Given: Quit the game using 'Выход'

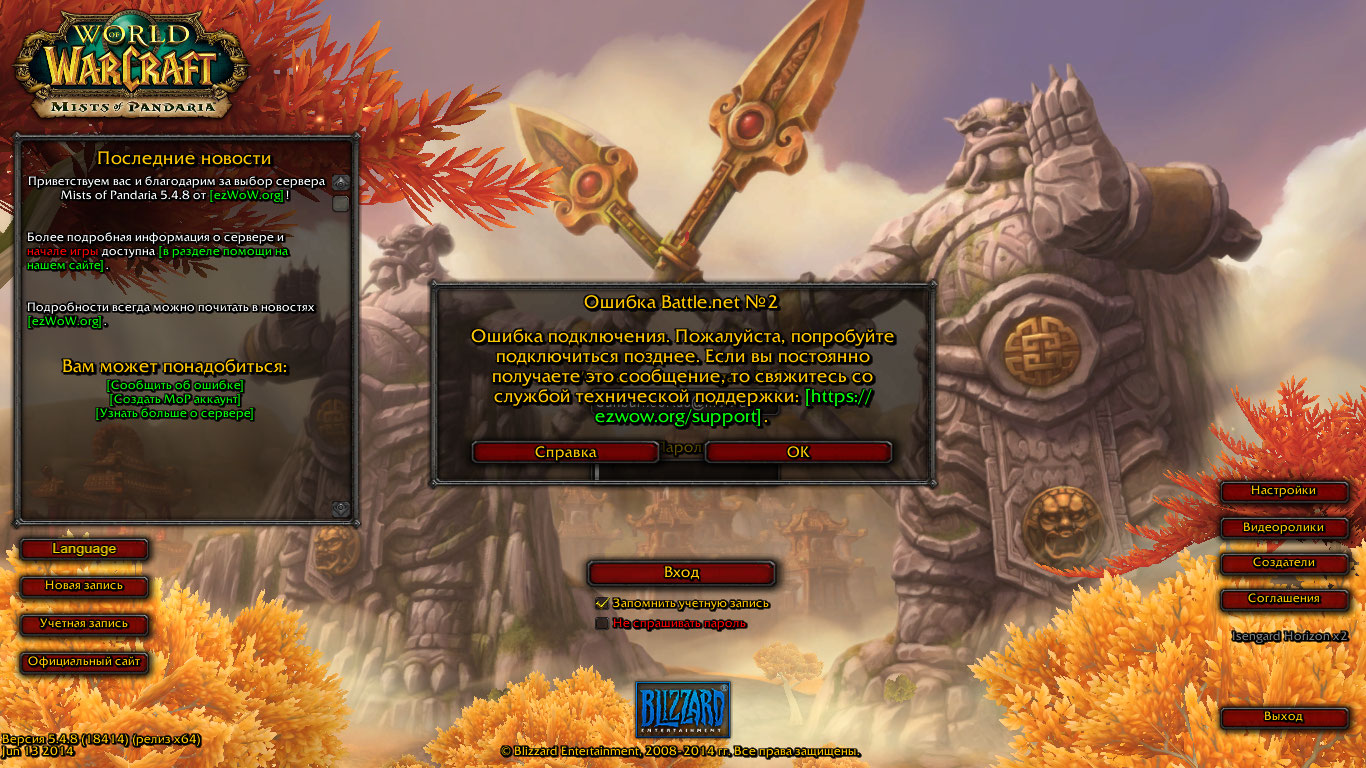Looking at the screenshot, I should [1283, 716].
